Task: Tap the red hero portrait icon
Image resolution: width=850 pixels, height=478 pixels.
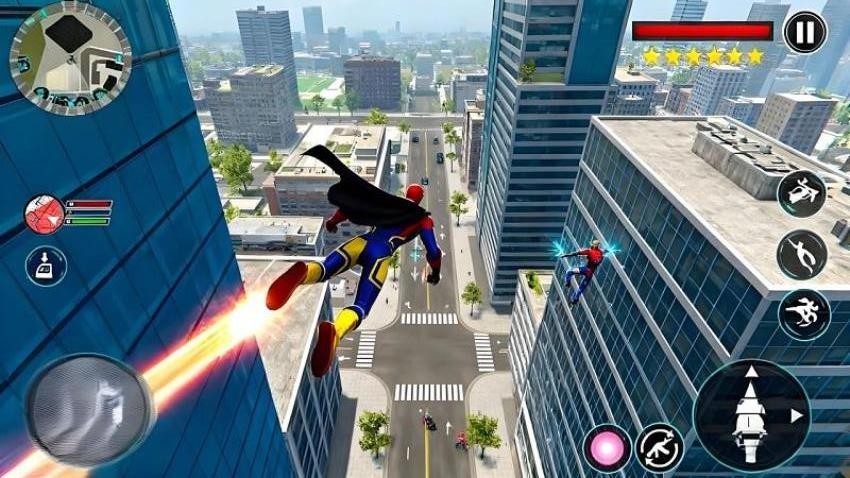Action: 44,214
